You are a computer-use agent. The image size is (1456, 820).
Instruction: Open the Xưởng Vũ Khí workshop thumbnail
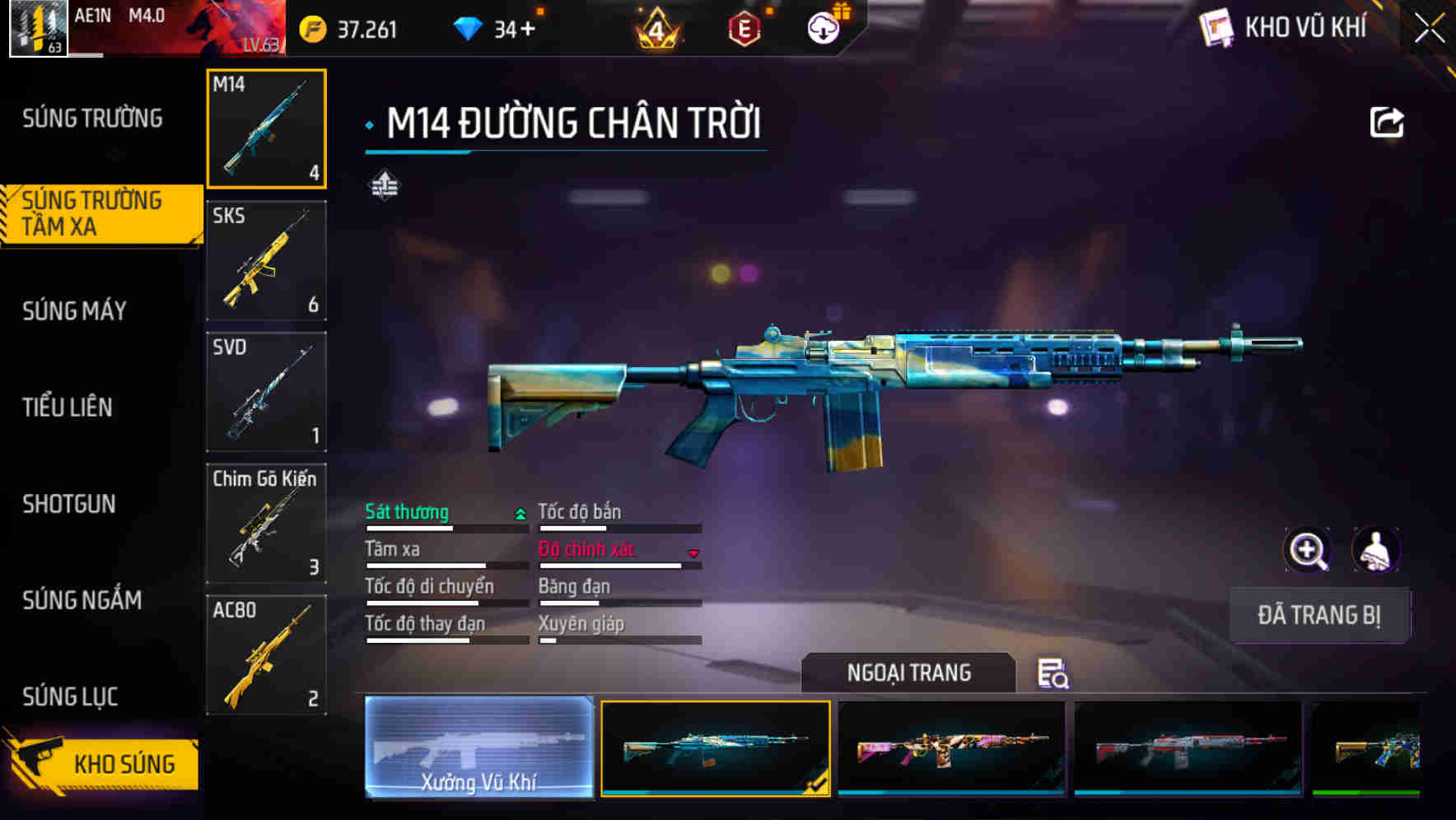pos(479,751)
